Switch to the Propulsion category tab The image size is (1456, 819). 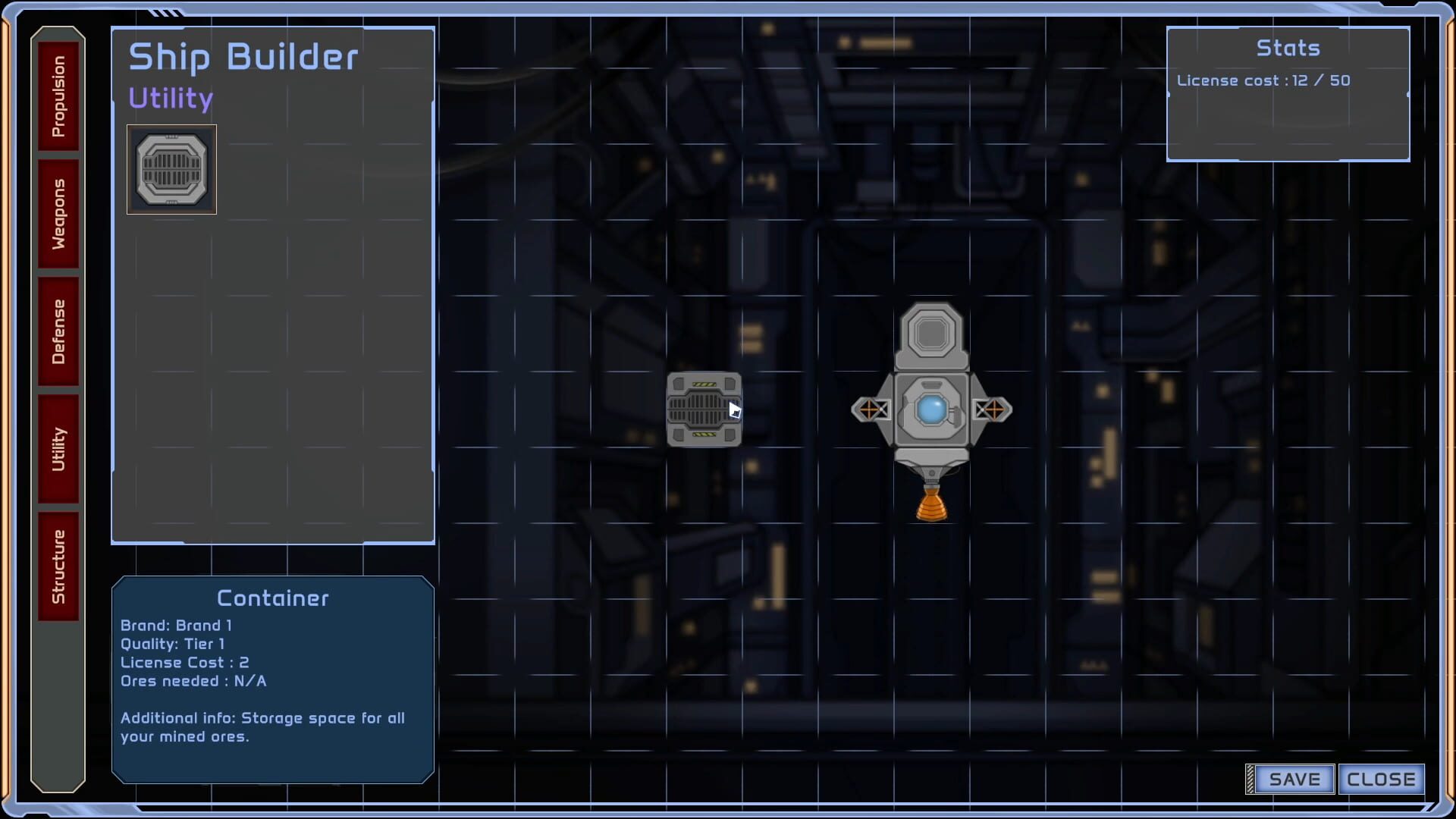coord(59,93)
